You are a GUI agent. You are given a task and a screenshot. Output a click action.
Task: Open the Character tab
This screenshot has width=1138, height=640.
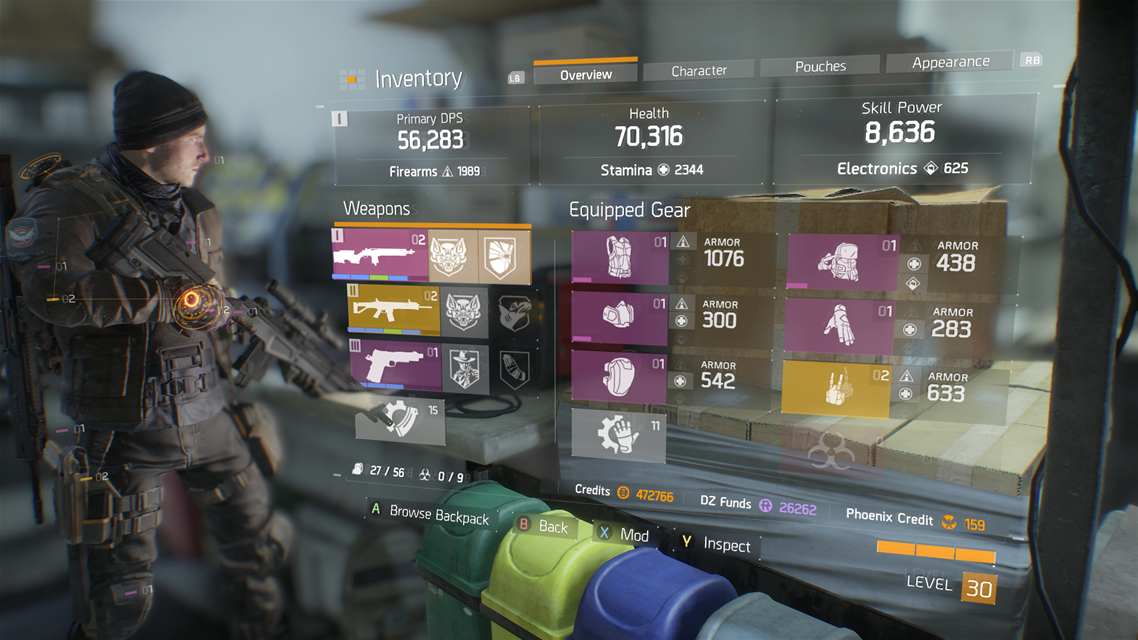click(699, 70)
